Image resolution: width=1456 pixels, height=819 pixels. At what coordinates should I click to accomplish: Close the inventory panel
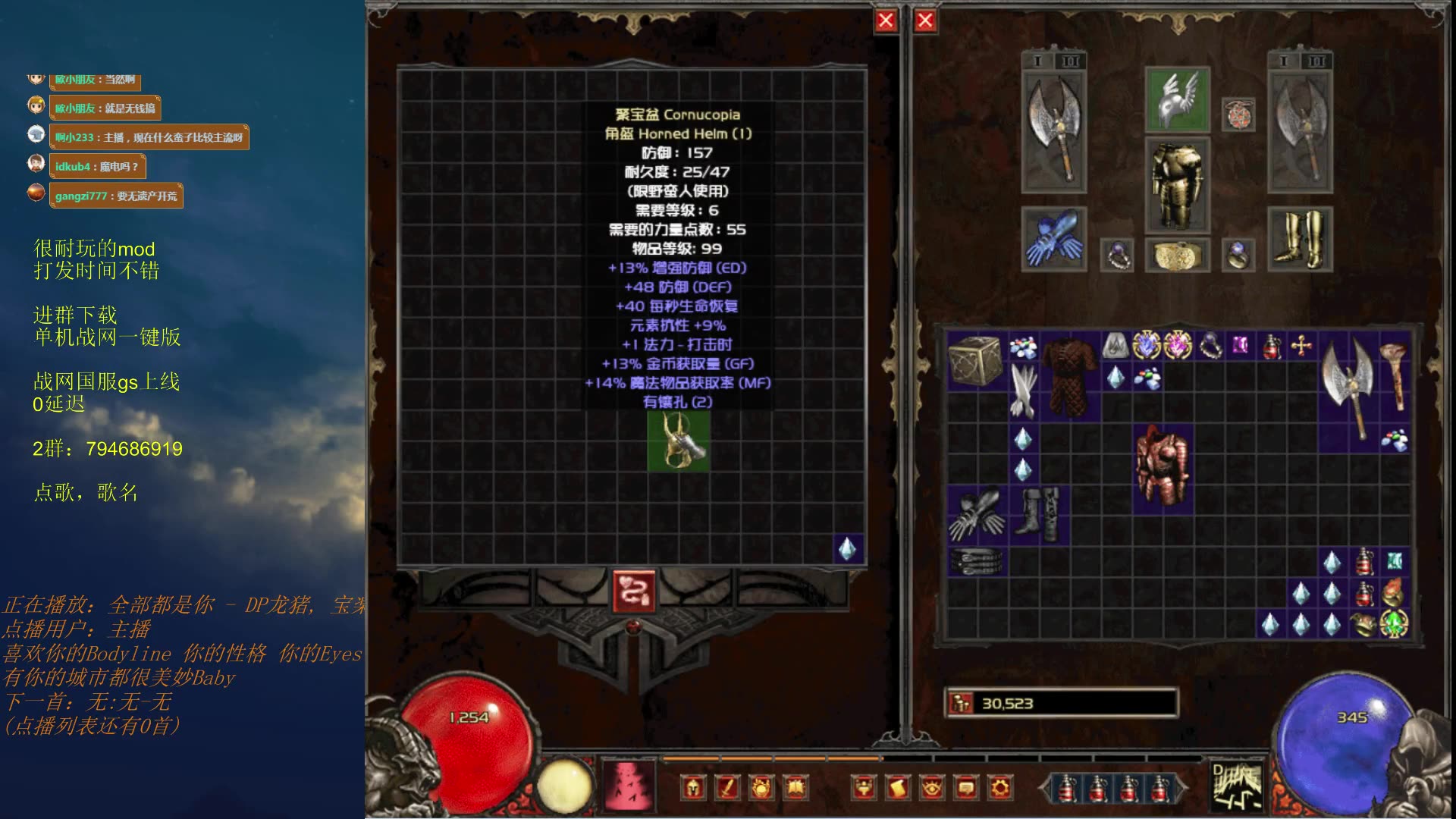tap(925, 21)
